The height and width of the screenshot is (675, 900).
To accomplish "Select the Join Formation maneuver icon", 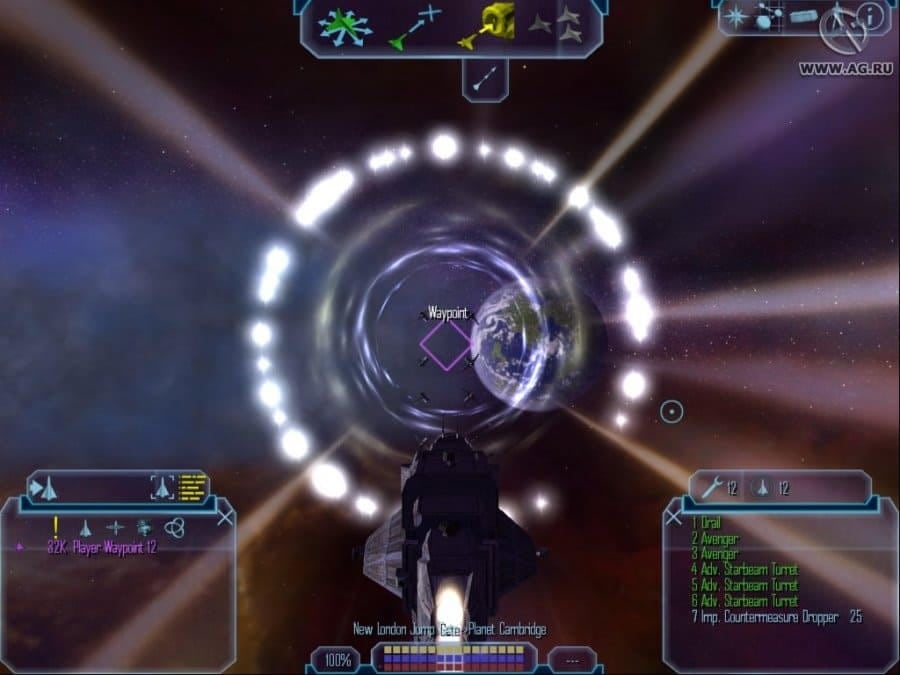I will (x=555, y=26).
